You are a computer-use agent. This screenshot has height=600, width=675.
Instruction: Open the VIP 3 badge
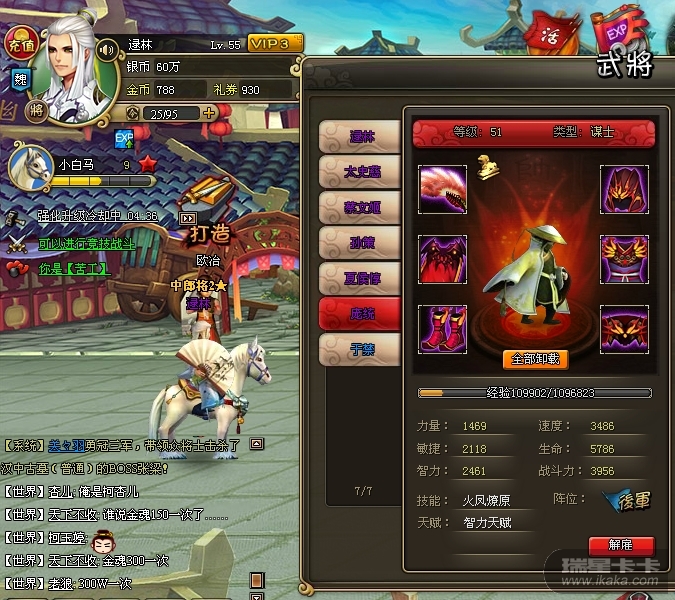point(275,44)
